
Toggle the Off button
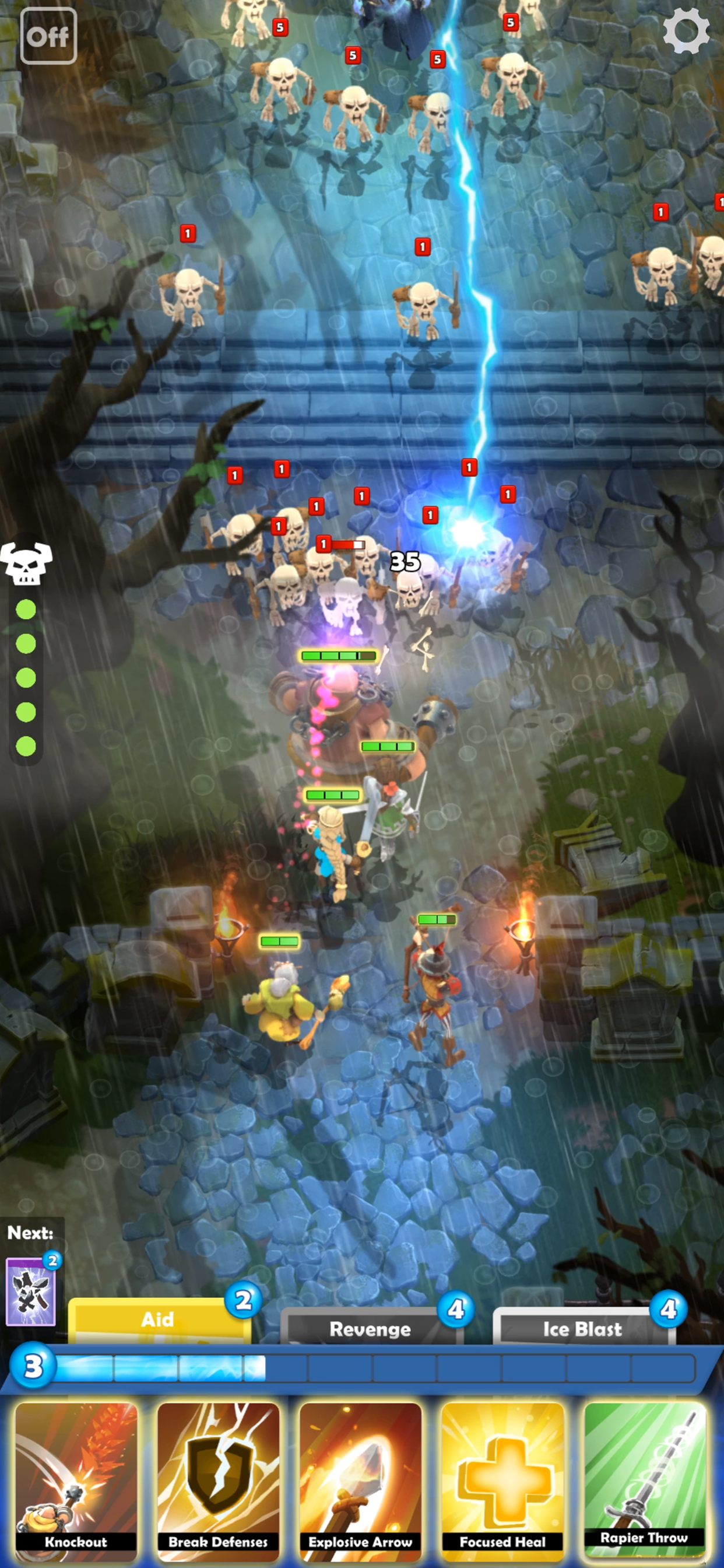pyautogui.click(x=48, y=37)
